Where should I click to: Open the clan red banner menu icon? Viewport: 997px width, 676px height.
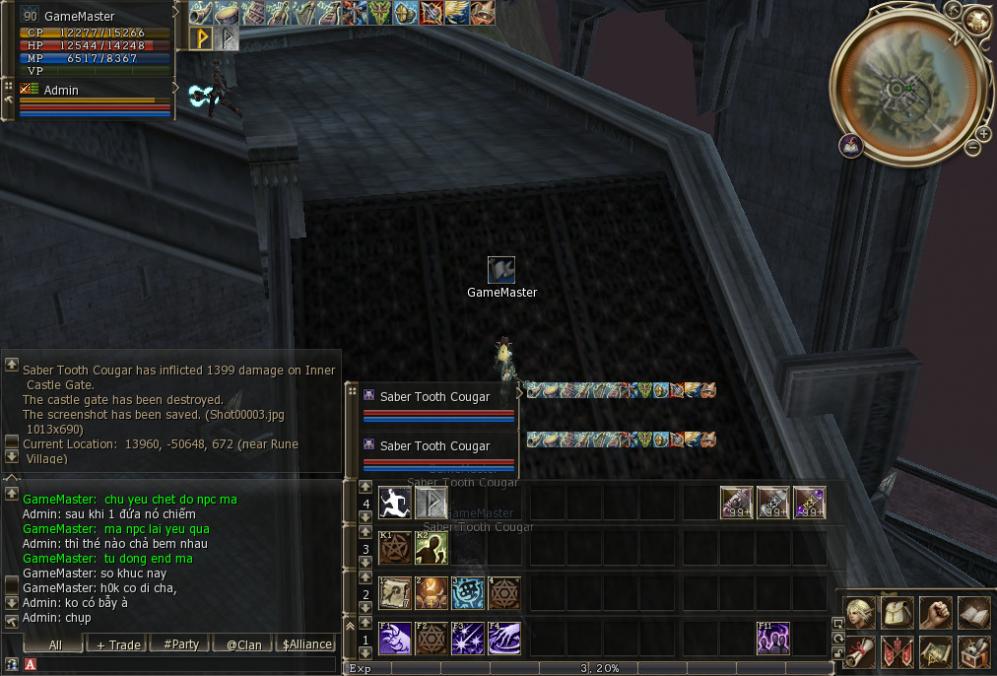897,652
